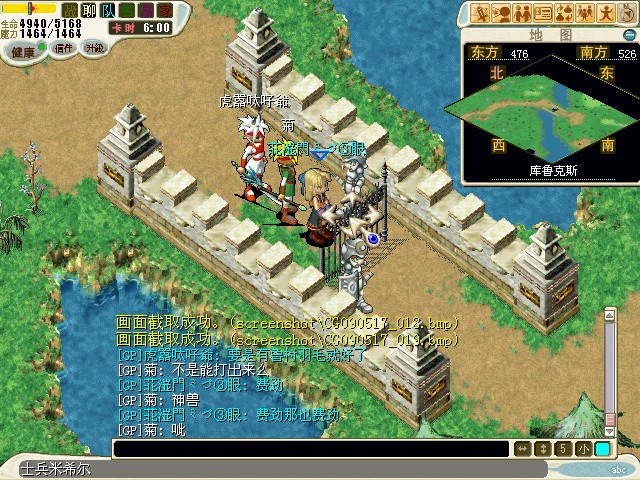Pick the cyan chat color swatch
640x480 pixels.
(602, 449)
